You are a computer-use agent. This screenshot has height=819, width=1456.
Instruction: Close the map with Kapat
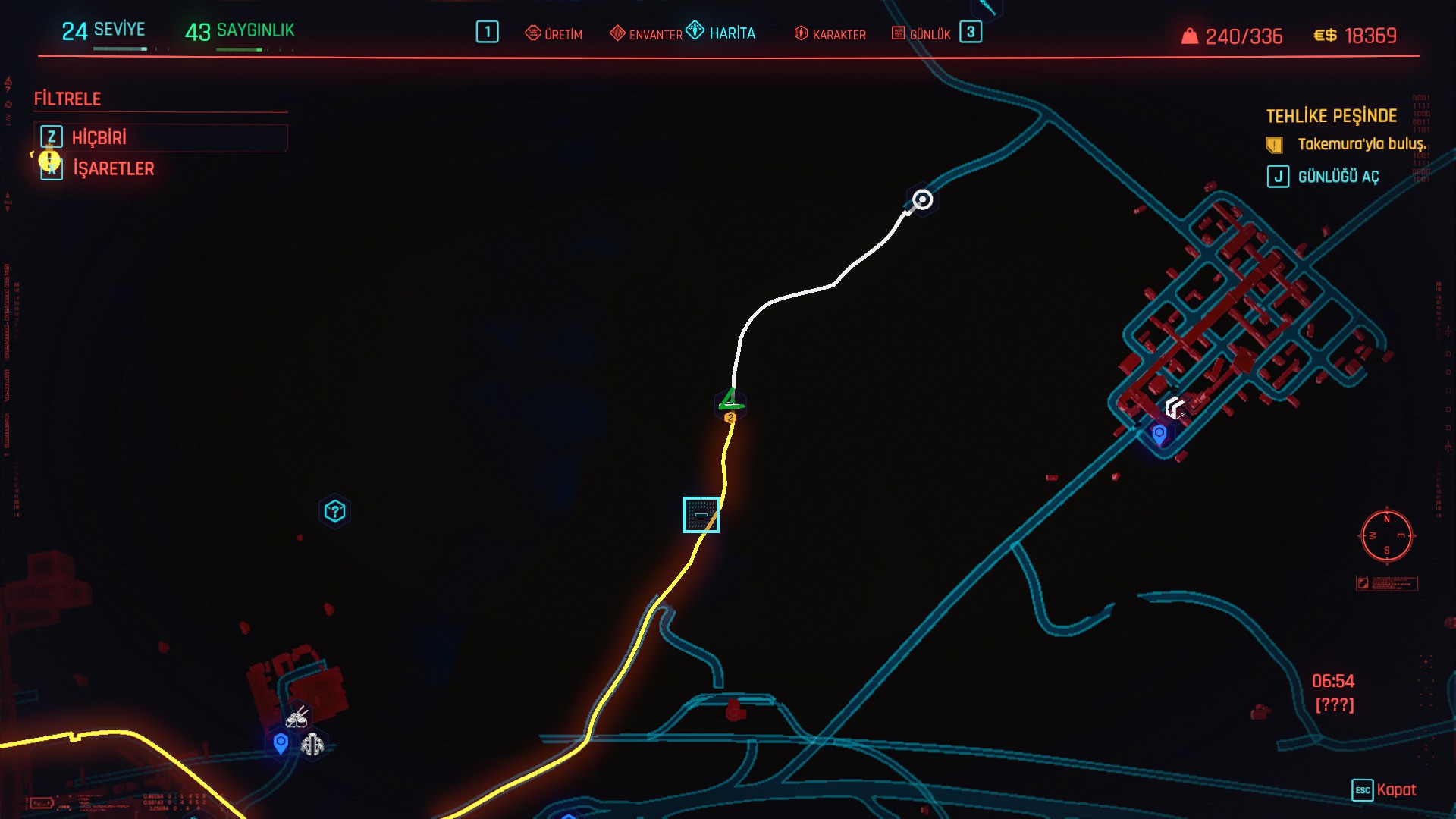point(1395,789)
